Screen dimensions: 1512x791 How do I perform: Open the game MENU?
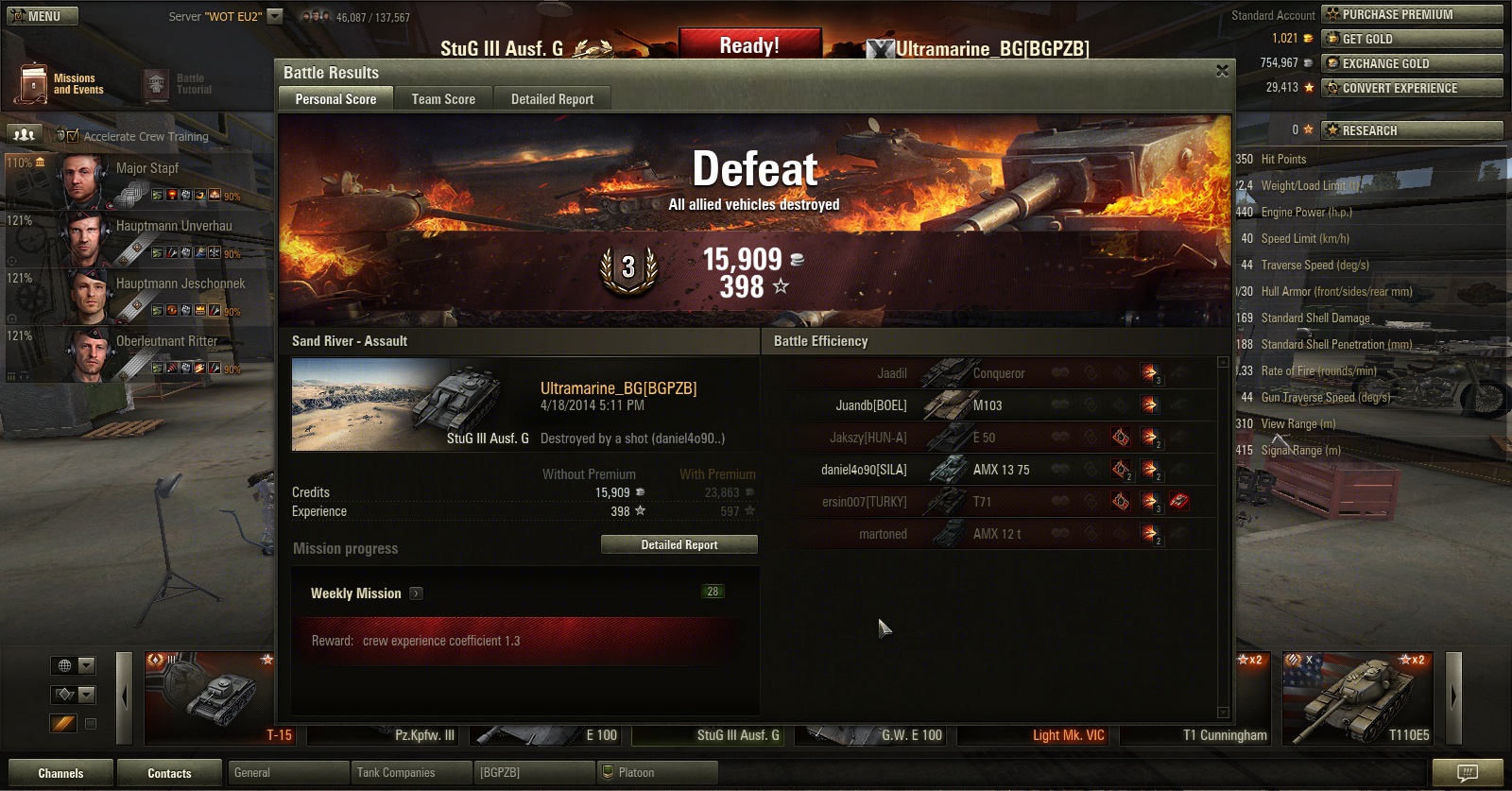[43, 16]
